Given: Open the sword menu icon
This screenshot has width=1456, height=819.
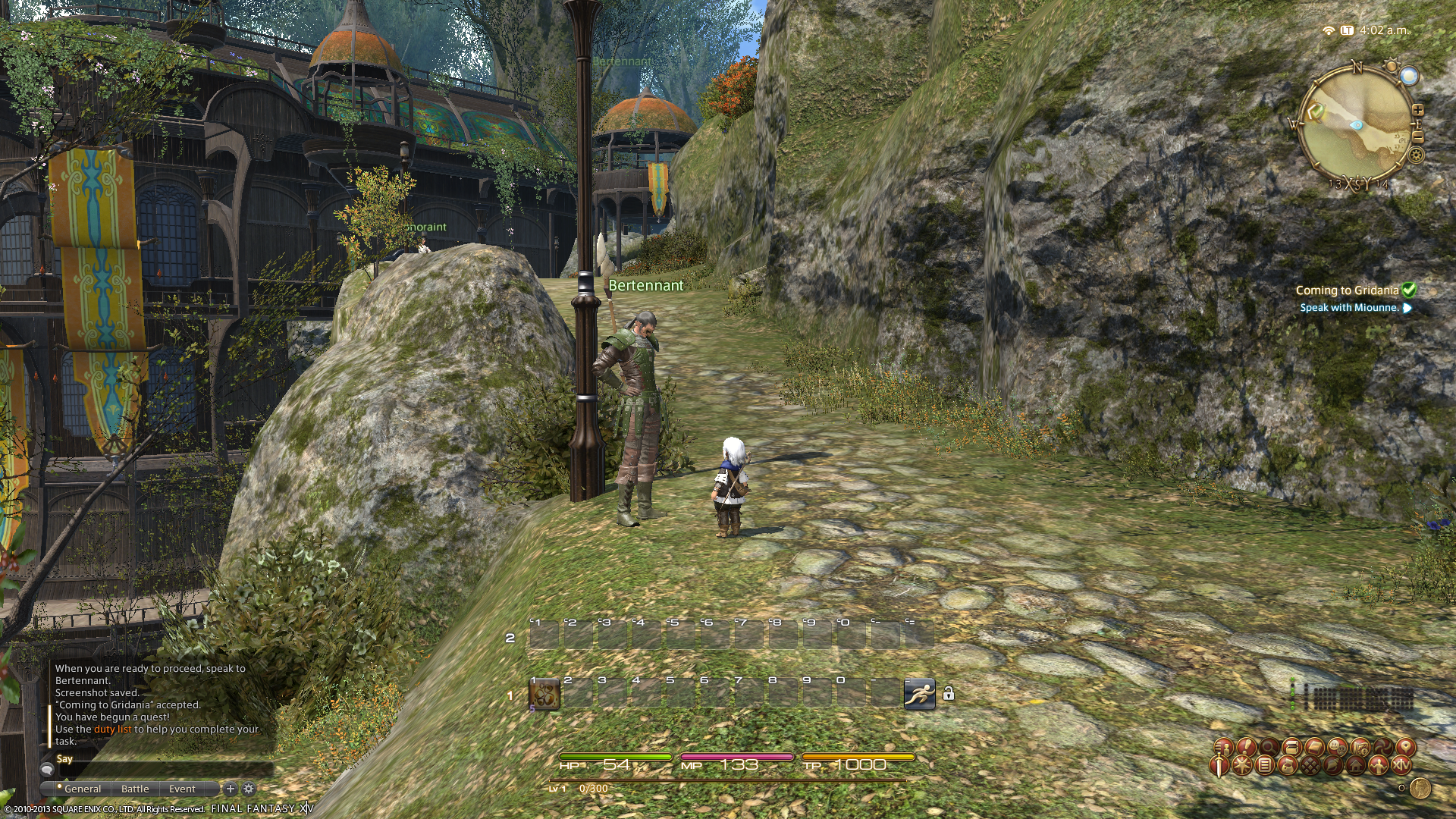Looking at the screenshot, I should pyautogui.click(x=1219, y=766).
